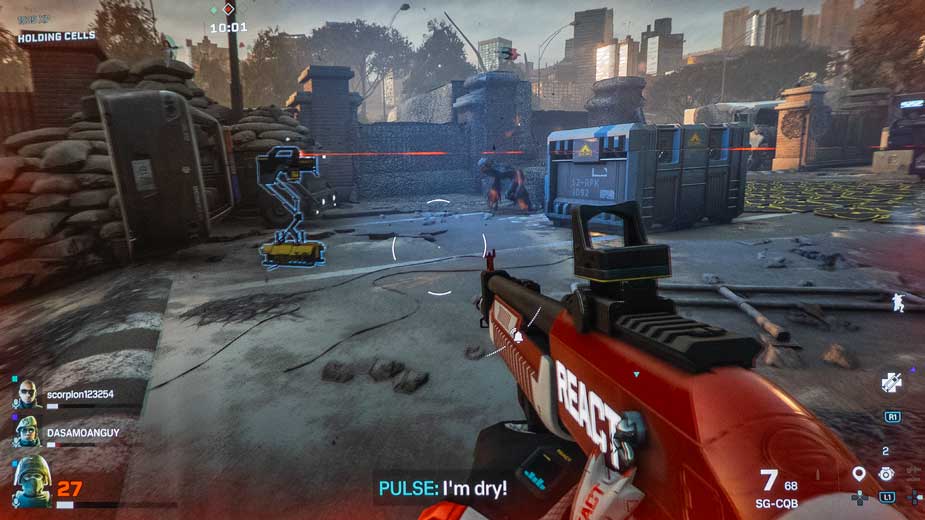Activate the medical syringe ability icon
The width and height of the screenshot is (925, 520).
click(891, 381)
